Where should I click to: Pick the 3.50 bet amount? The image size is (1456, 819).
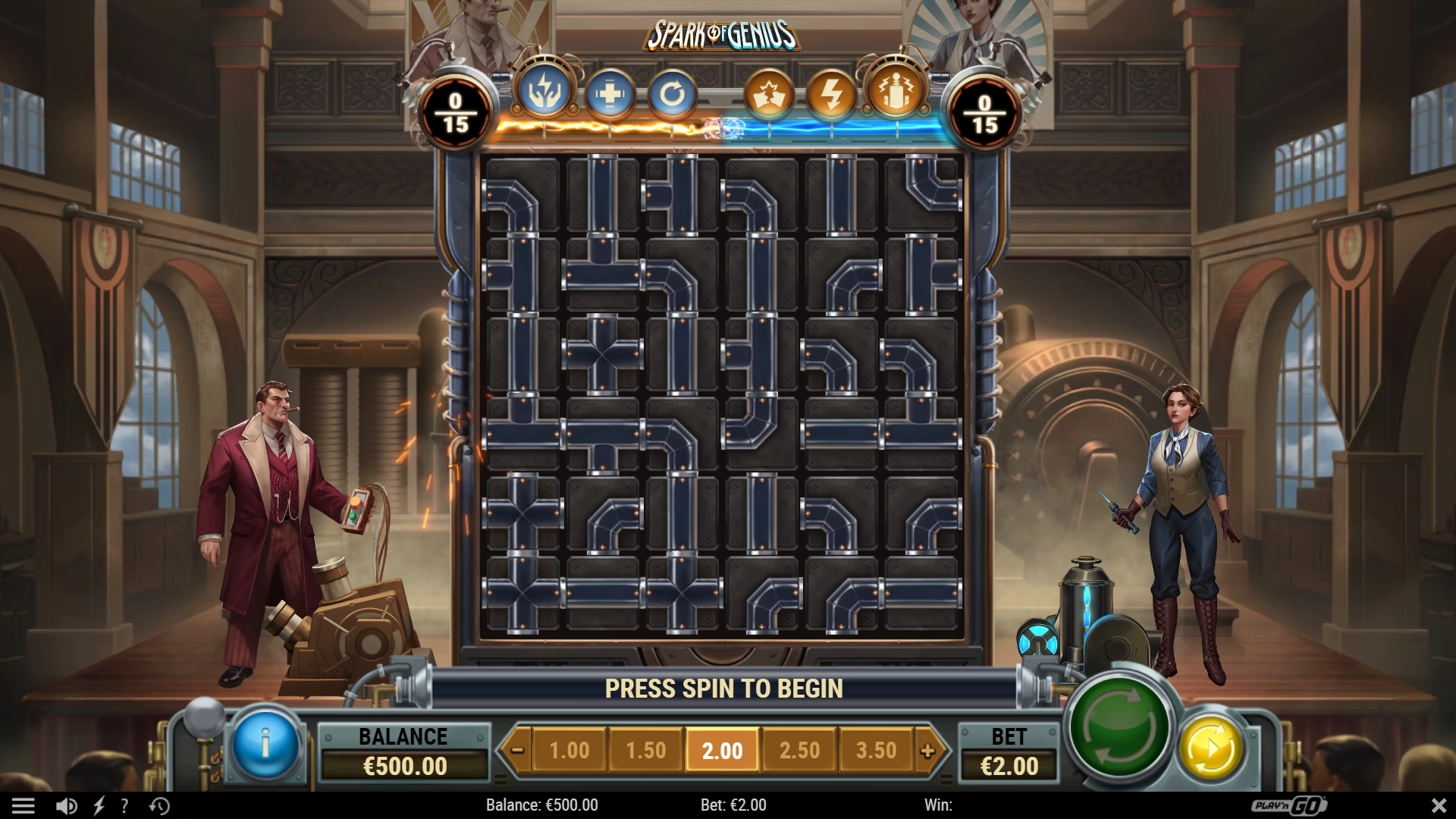click(x=876, y=751)
